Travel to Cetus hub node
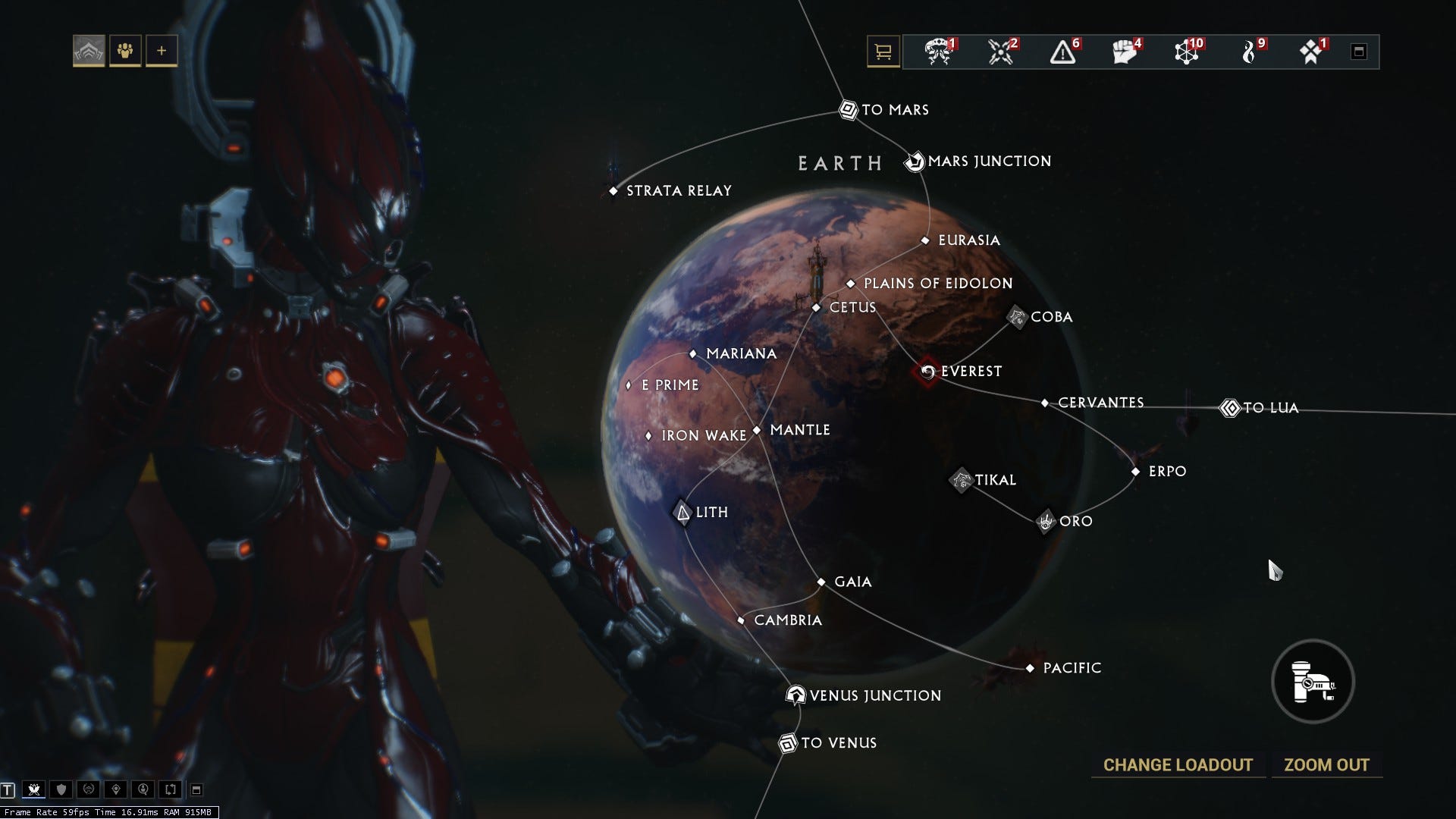 816,308
